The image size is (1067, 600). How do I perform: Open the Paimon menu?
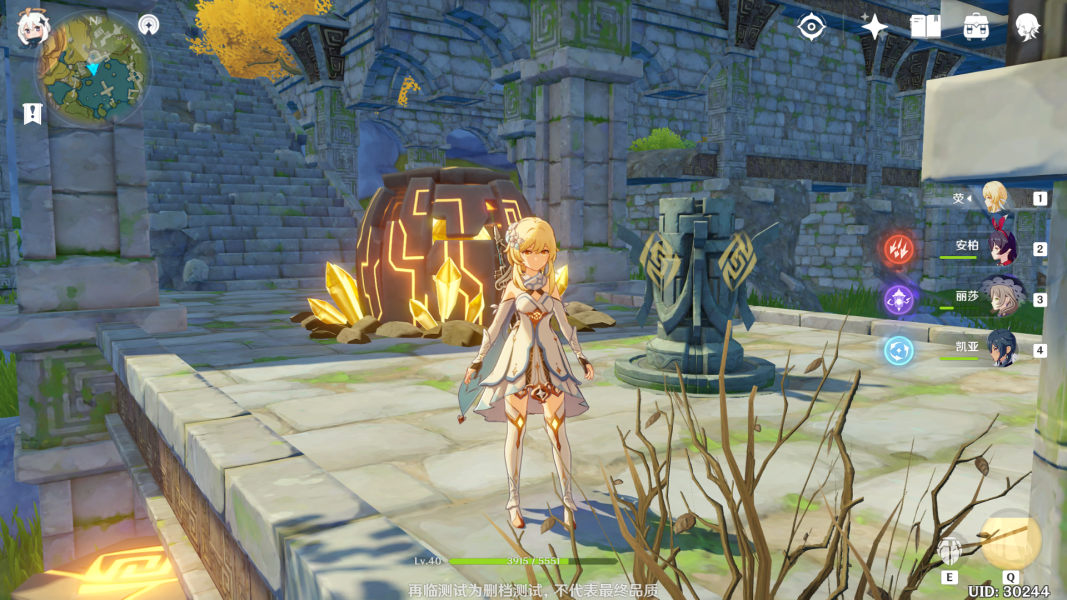[30, 30]
